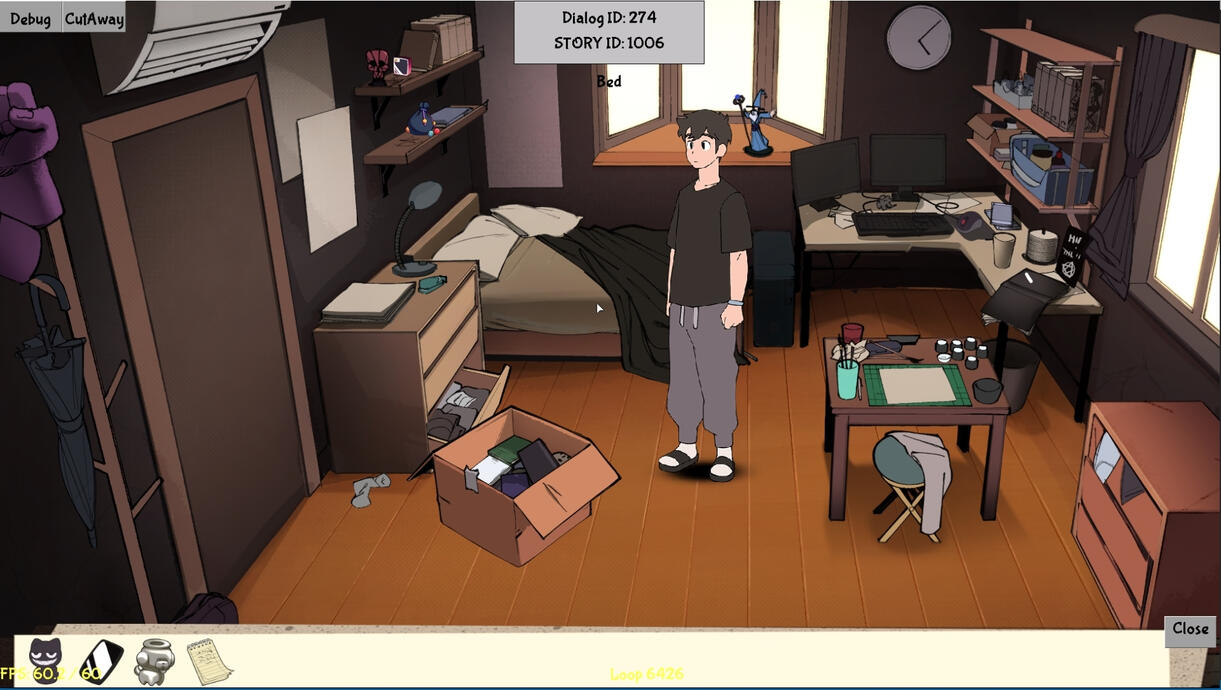Select the yellow notepad item
The width and height of the screenshot is (1221, 690).
[209, 661]
